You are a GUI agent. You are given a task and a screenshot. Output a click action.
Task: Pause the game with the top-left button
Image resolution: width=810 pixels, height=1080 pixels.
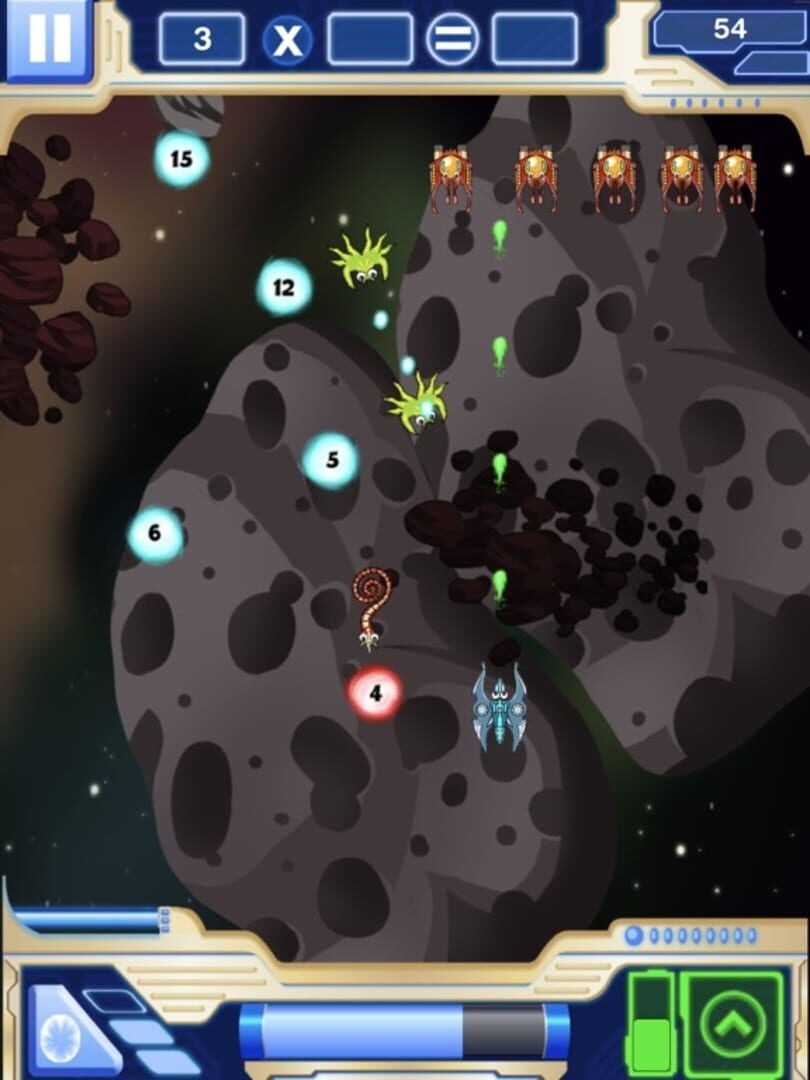48,38
